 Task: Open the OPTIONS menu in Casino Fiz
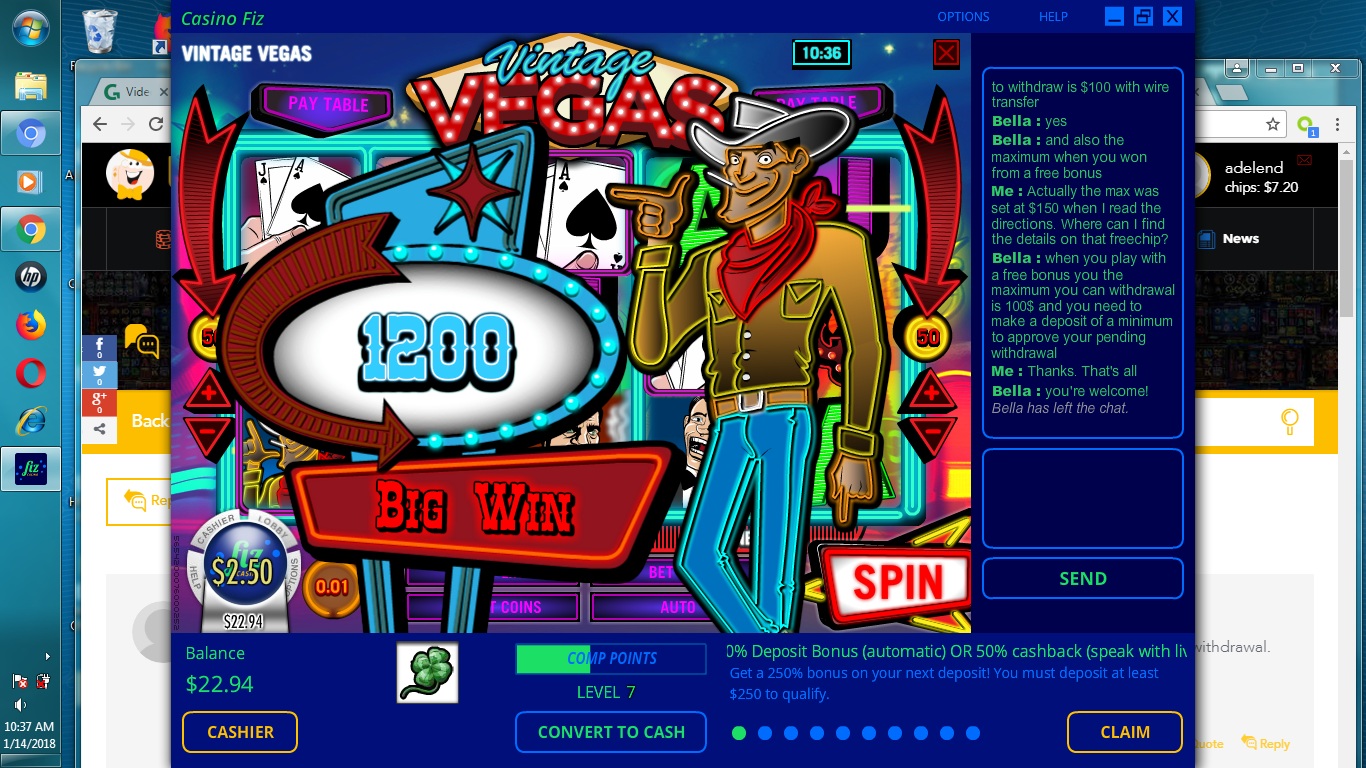(962, 17)
